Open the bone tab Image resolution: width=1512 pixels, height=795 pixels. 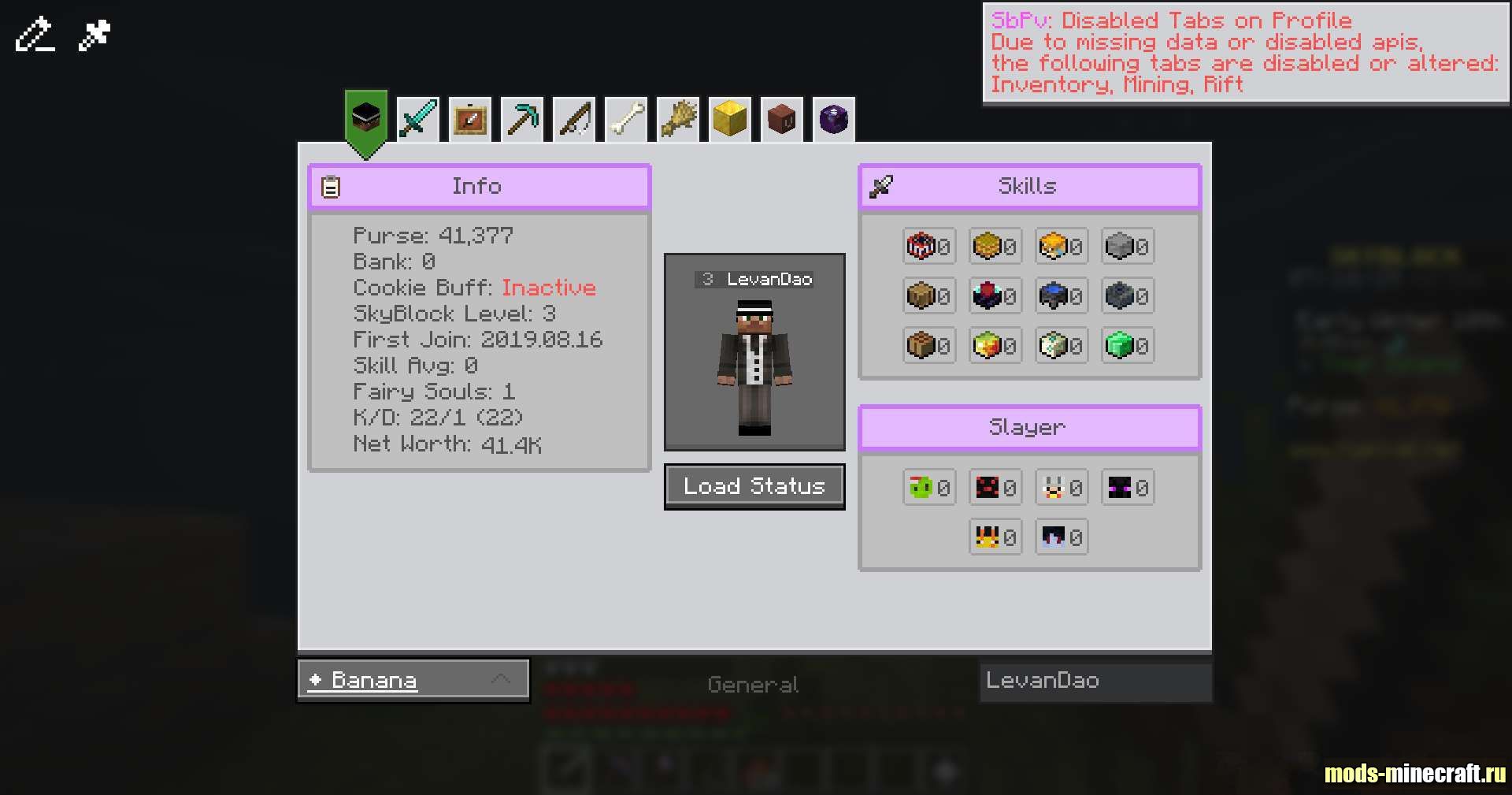click(x=625, y=120)
